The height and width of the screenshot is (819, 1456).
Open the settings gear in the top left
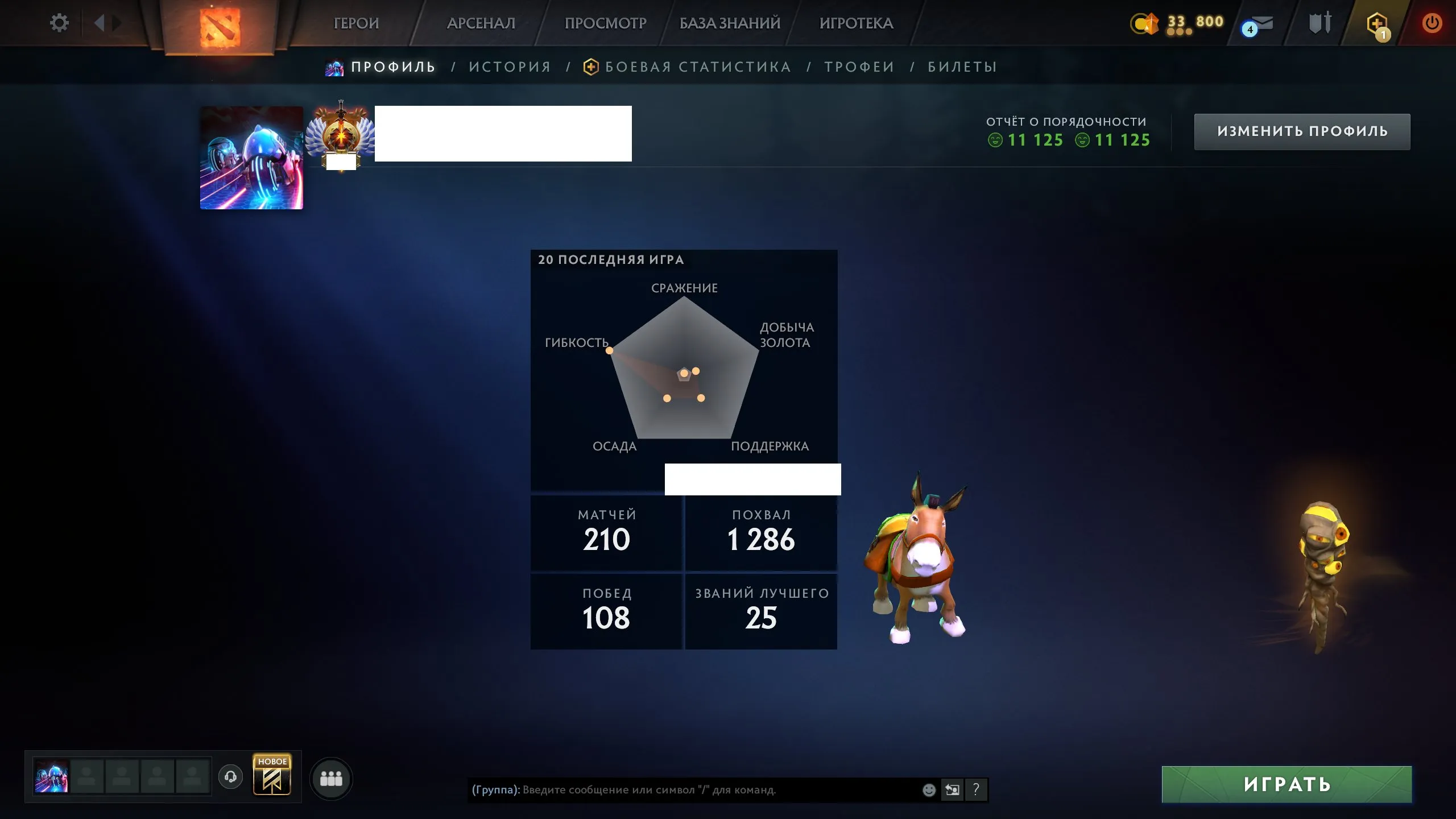[x=59, y=23]
